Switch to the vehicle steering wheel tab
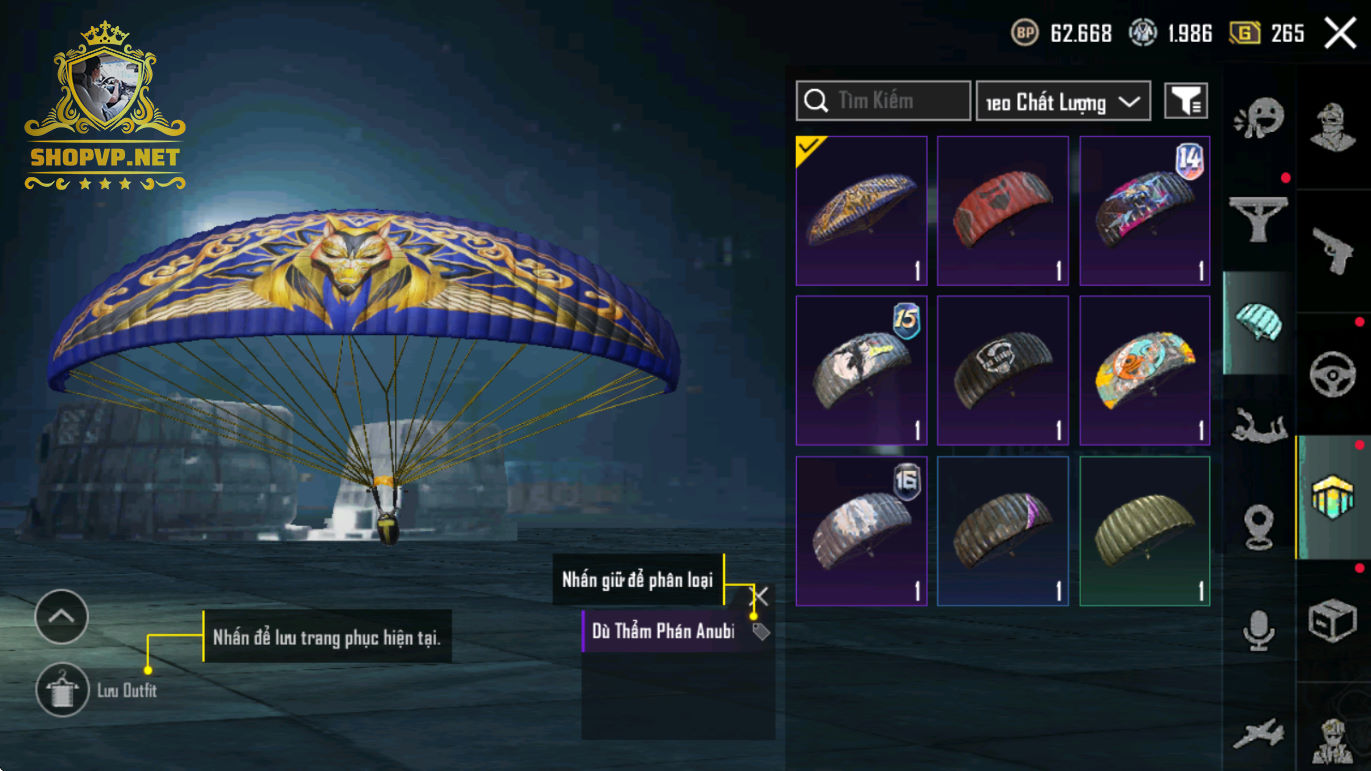Screen dimensions: 1371x771 pyautogui.click(x=1332, y=374)
